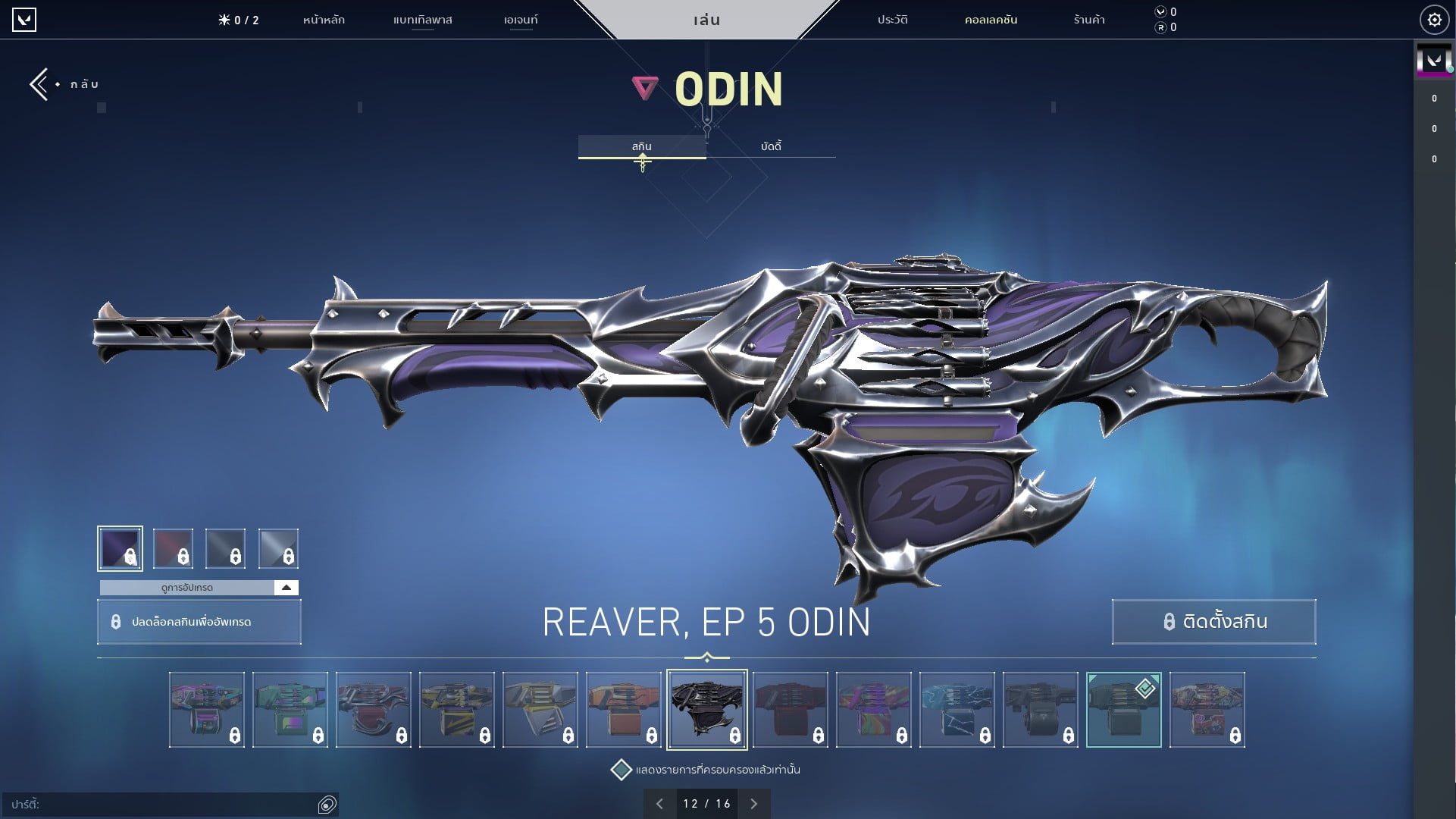Image resolution: width=1456 pixels, height=819 pixels.
Task: Open the เอเจนท์ agents menu
Action: point(520,20)
